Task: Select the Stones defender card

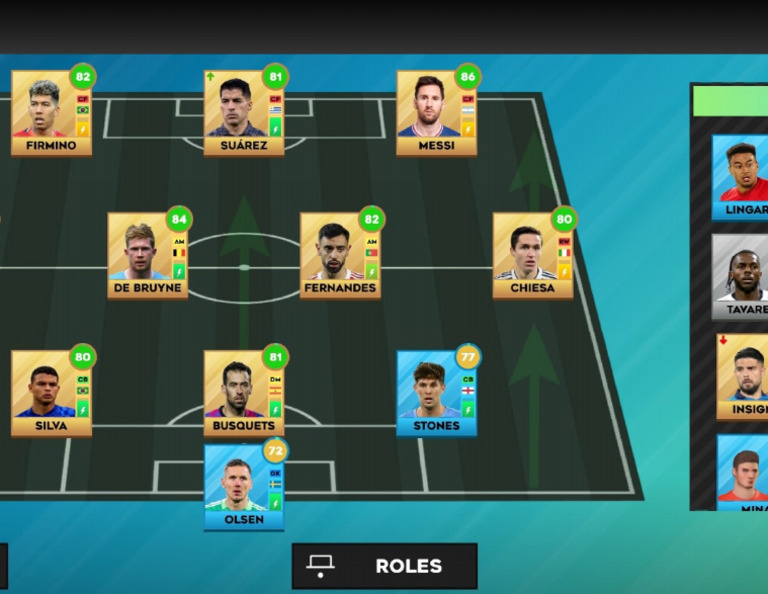Action: tap(436, 393)
